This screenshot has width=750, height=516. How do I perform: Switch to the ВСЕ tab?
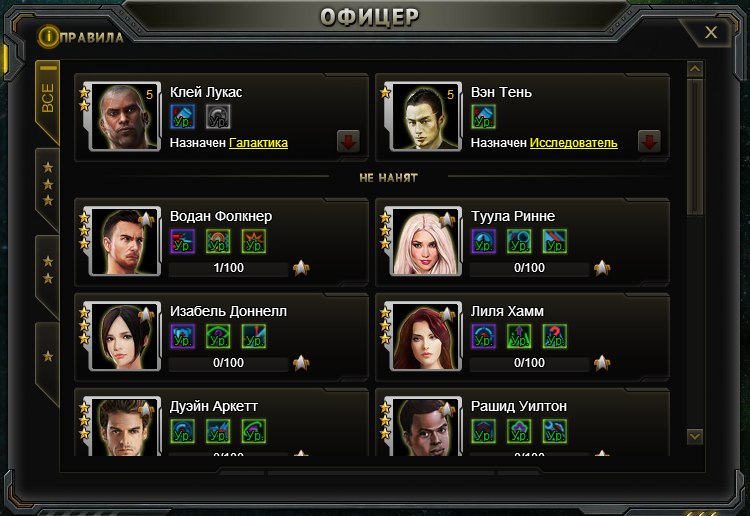point(47,100)
